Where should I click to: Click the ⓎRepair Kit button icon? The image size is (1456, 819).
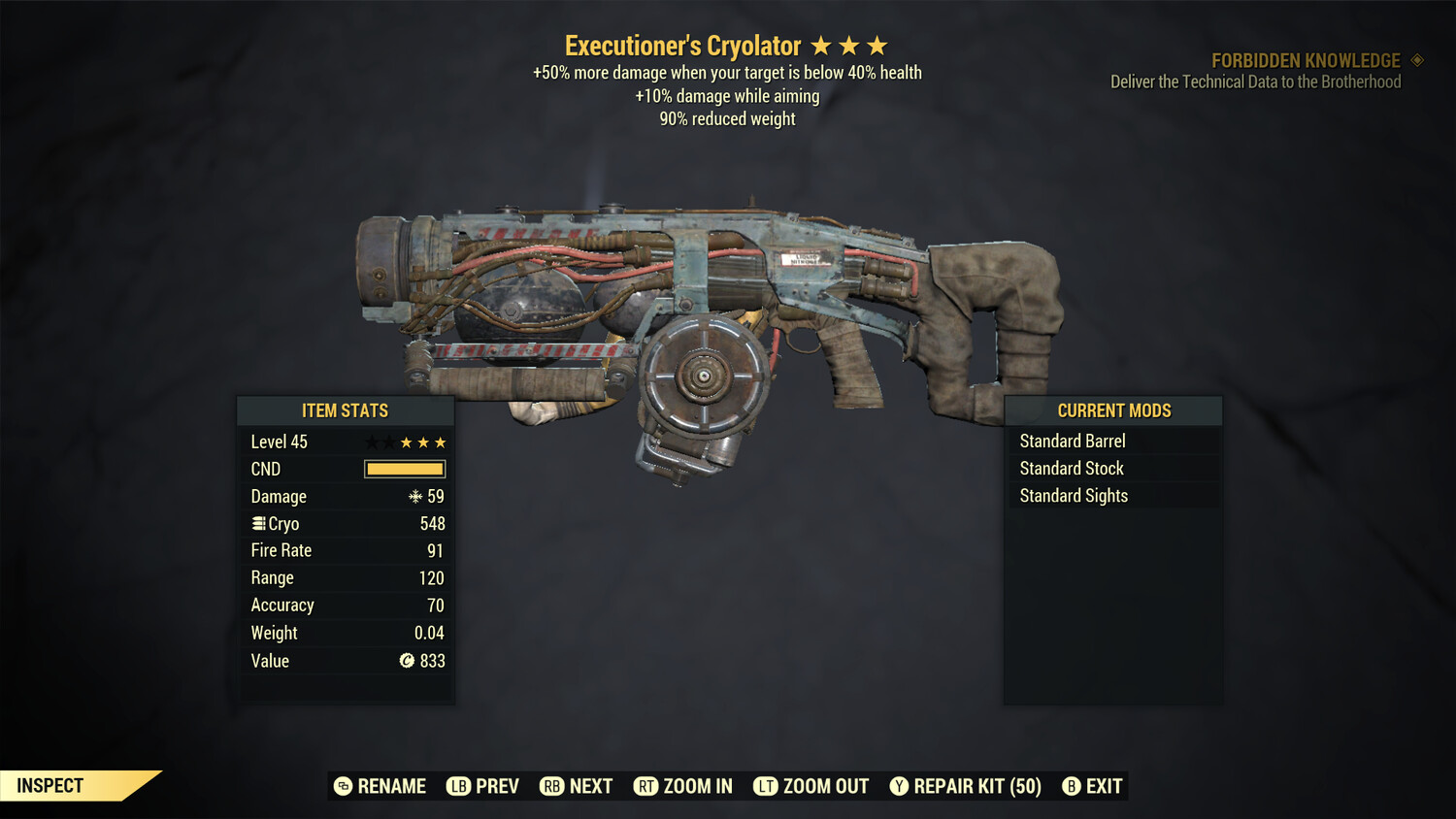899,786
